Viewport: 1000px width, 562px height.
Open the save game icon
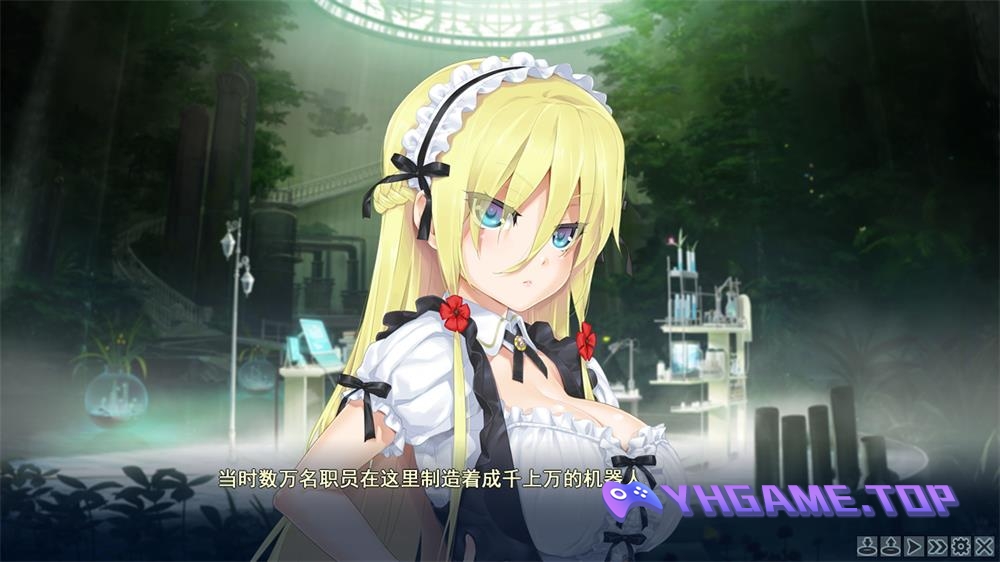pos(867,546)
